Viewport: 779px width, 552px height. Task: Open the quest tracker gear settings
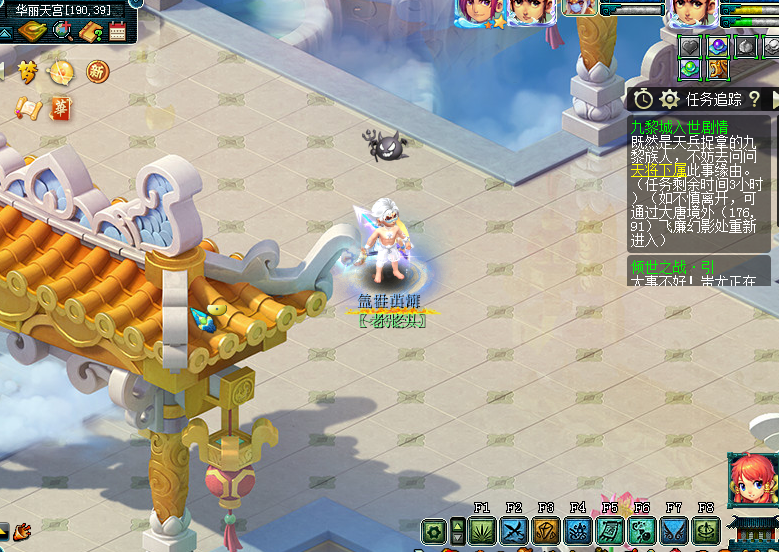coord(669,99)
